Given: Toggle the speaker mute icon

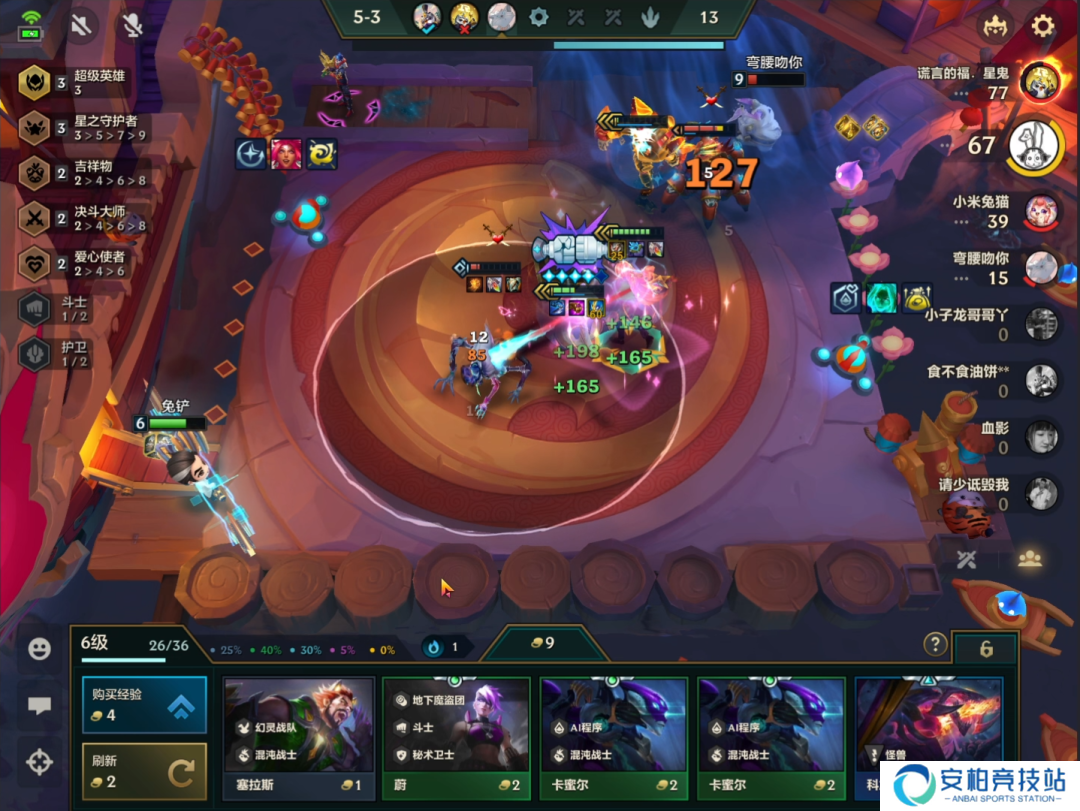Looking at the screenshot, I should tap(81, 26).
